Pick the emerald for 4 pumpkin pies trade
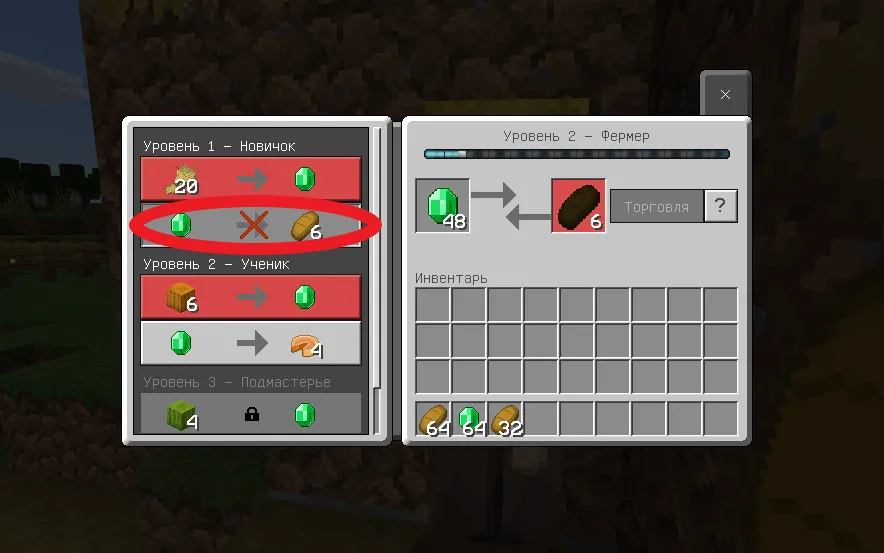Viewport: 884px width, 553px height. (251, 343)
